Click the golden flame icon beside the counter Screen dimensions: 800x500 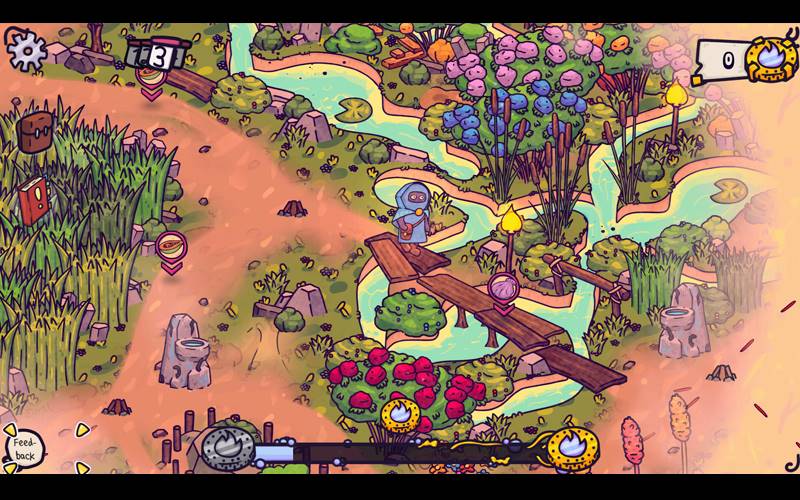coord(772,59)
